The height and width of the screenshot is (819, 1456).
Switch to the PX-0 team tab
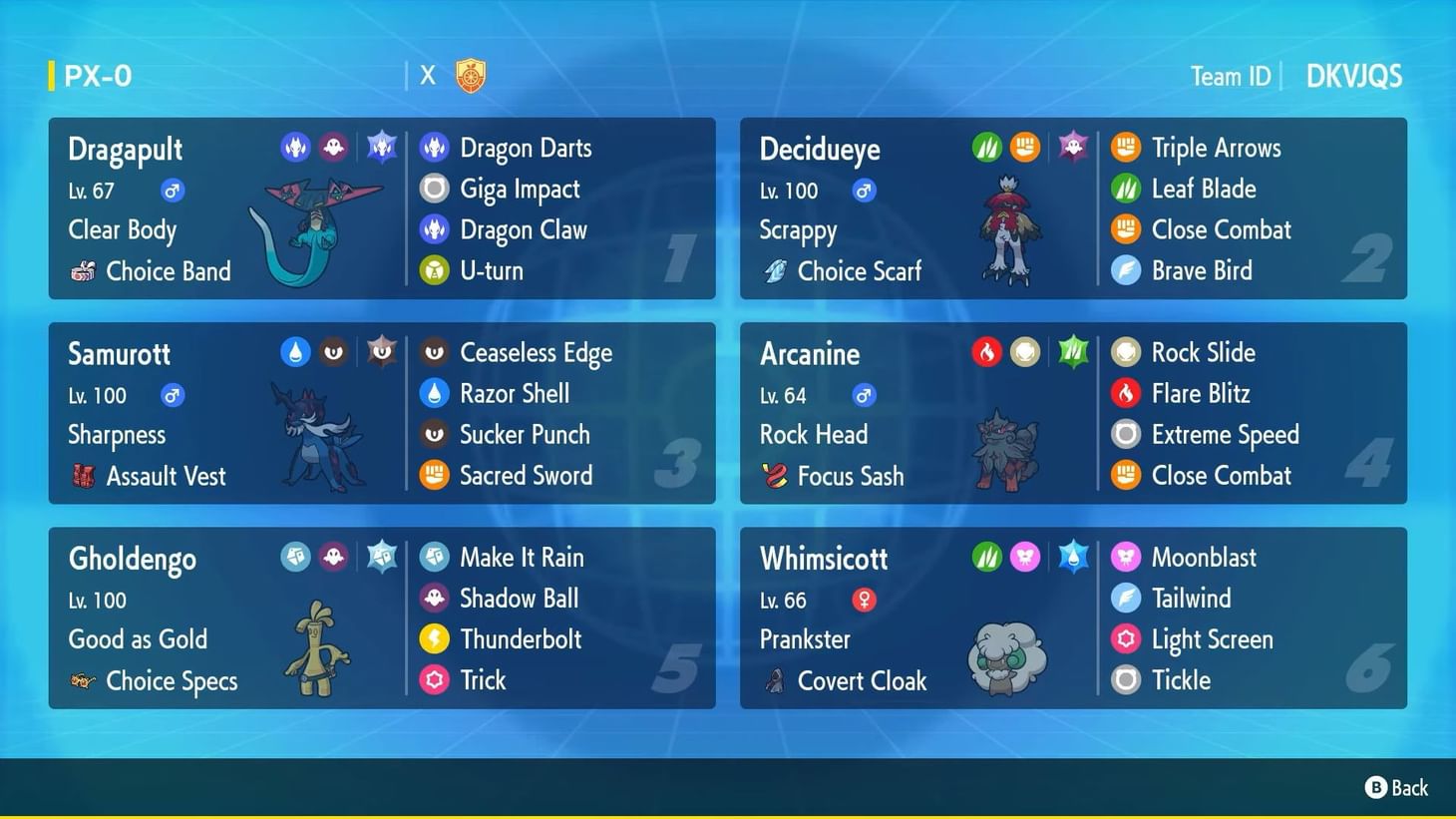pos(97,75)
